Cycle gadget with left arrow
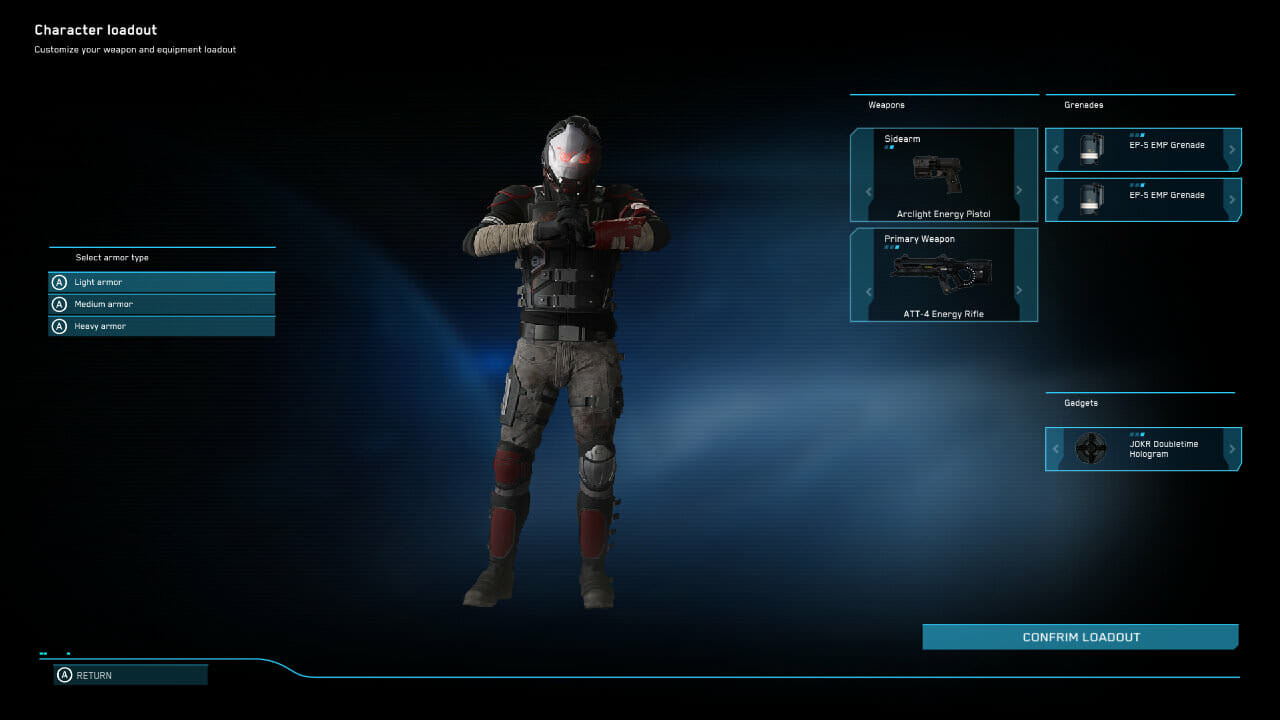Viewport: 1280px width, 720px height. point(1056,450)
